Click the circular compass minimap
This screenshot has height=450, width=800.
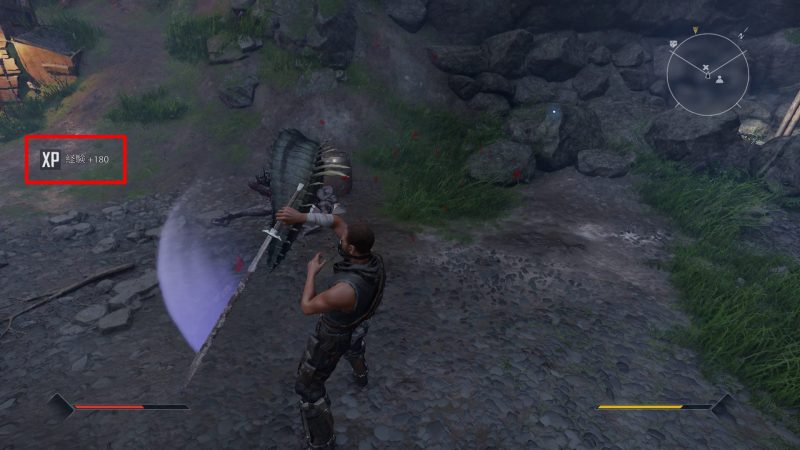[707, 72]
